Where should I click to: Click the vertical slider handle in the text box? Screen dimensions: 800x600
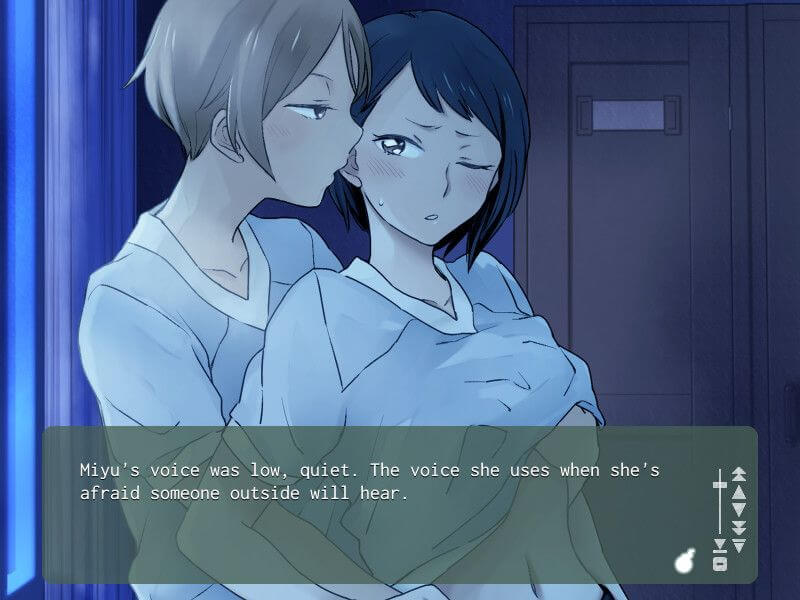(x=718, y=485)
